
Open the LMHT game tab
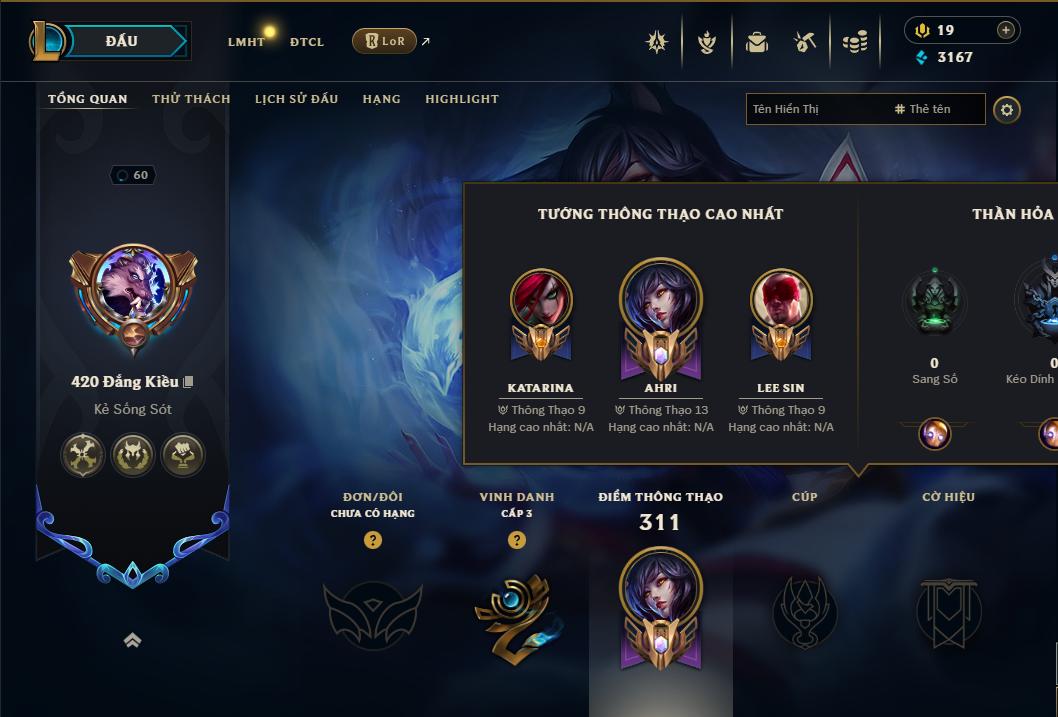(246, 42)
